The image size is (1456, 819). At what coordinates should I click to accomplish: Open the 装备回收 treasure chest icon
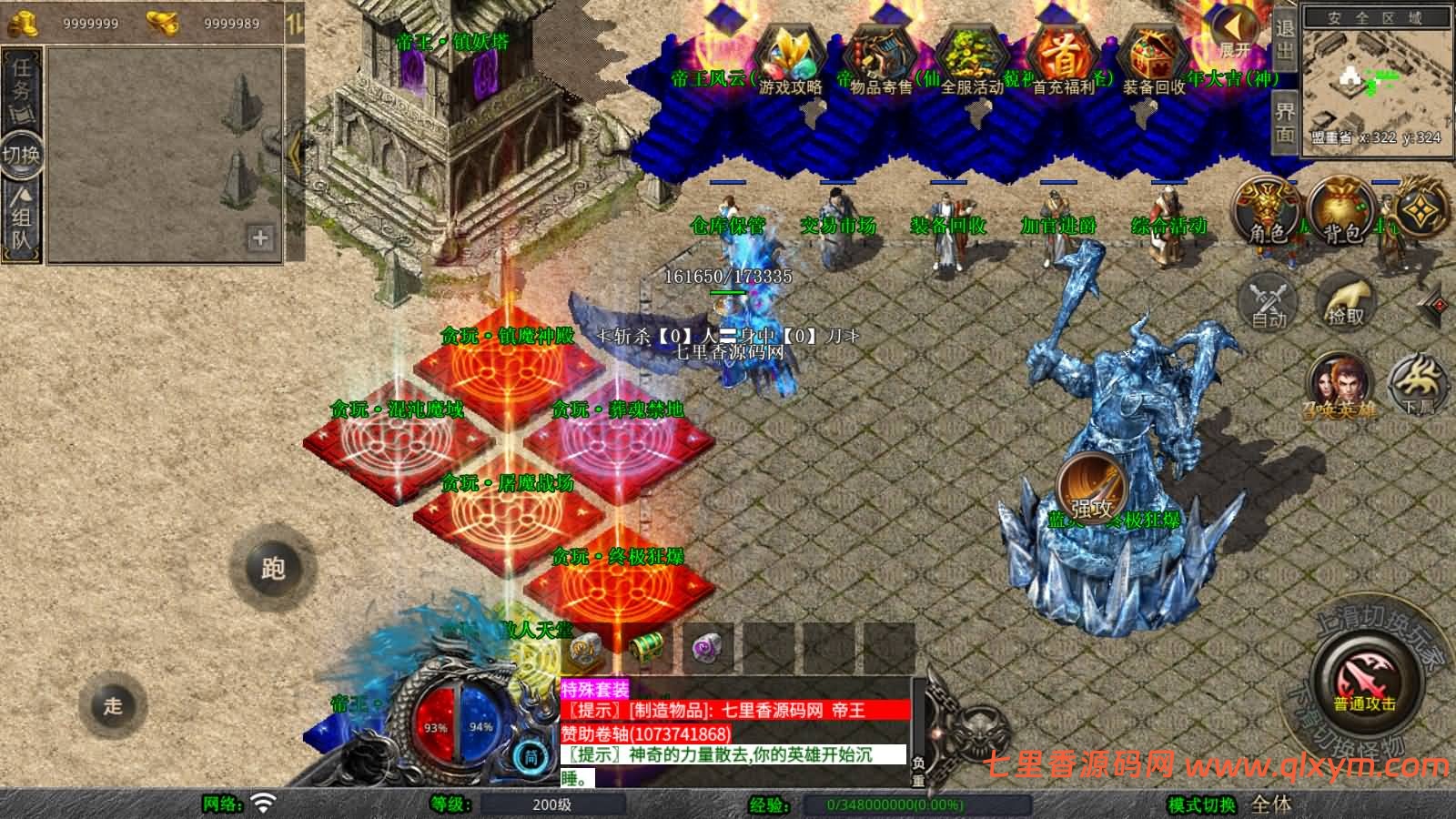click(x=1153, y=60)
